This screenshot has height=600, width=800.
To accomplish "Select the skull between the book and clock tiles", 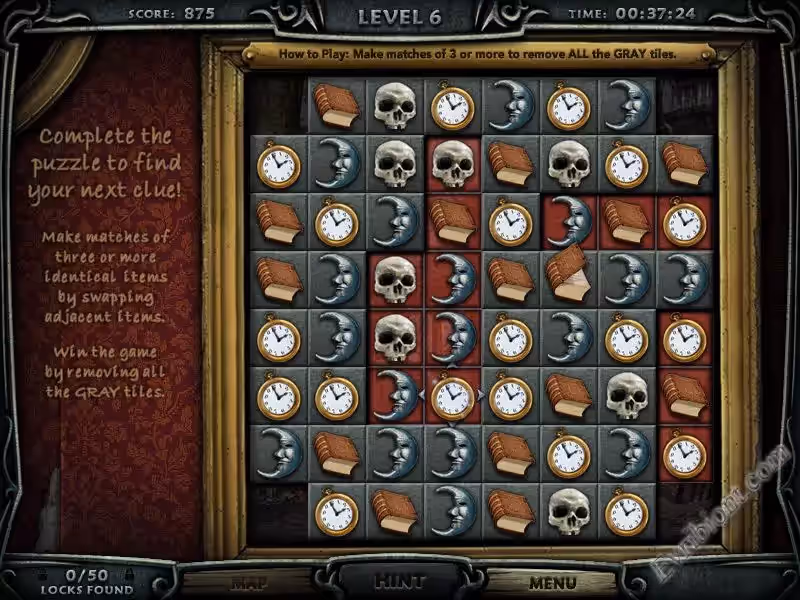I will click(x=568, y=164).
